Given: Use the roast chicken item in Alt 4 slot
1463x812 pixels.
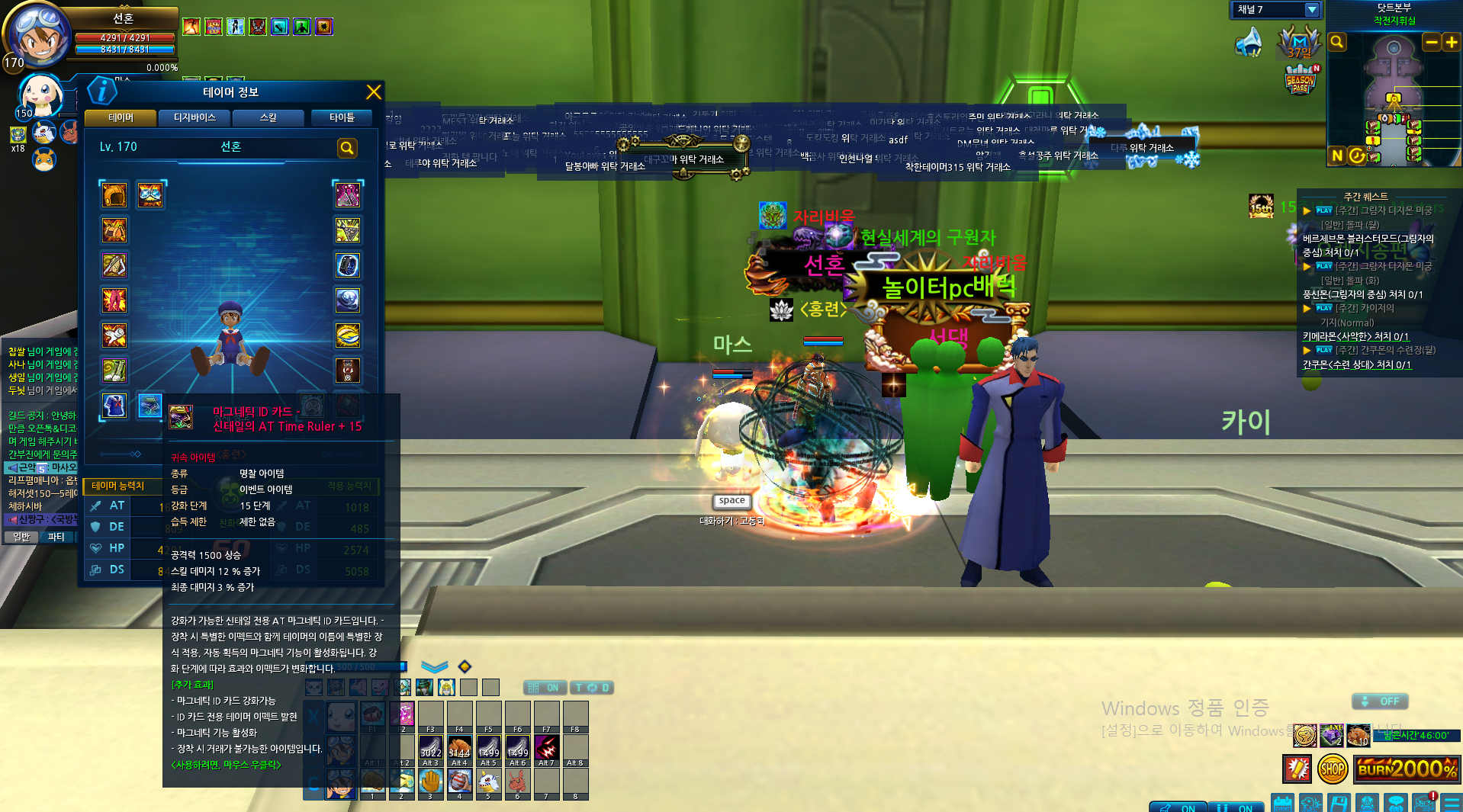Looking at the screenshot, I should pos(459,748).
